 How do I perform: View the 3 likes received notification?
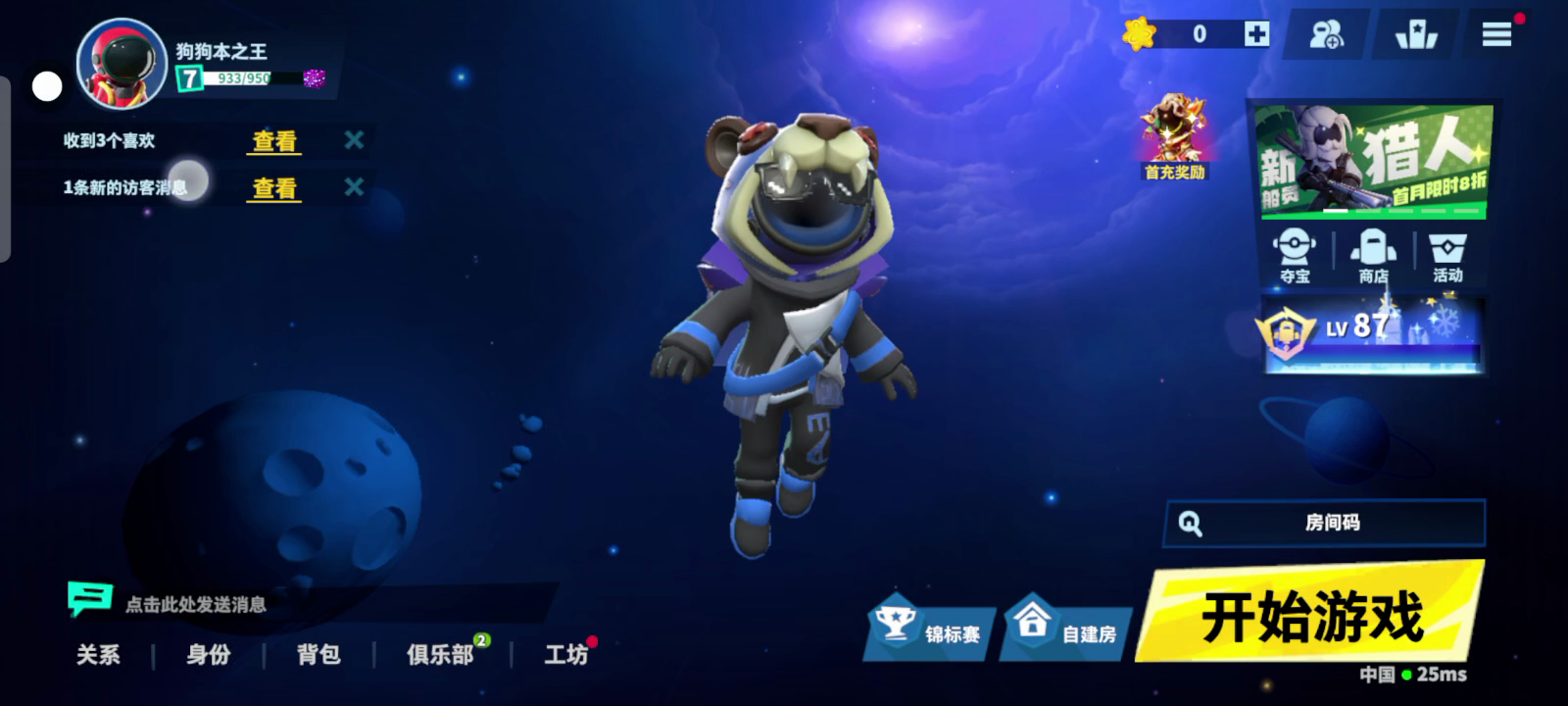tap(274, 141)
